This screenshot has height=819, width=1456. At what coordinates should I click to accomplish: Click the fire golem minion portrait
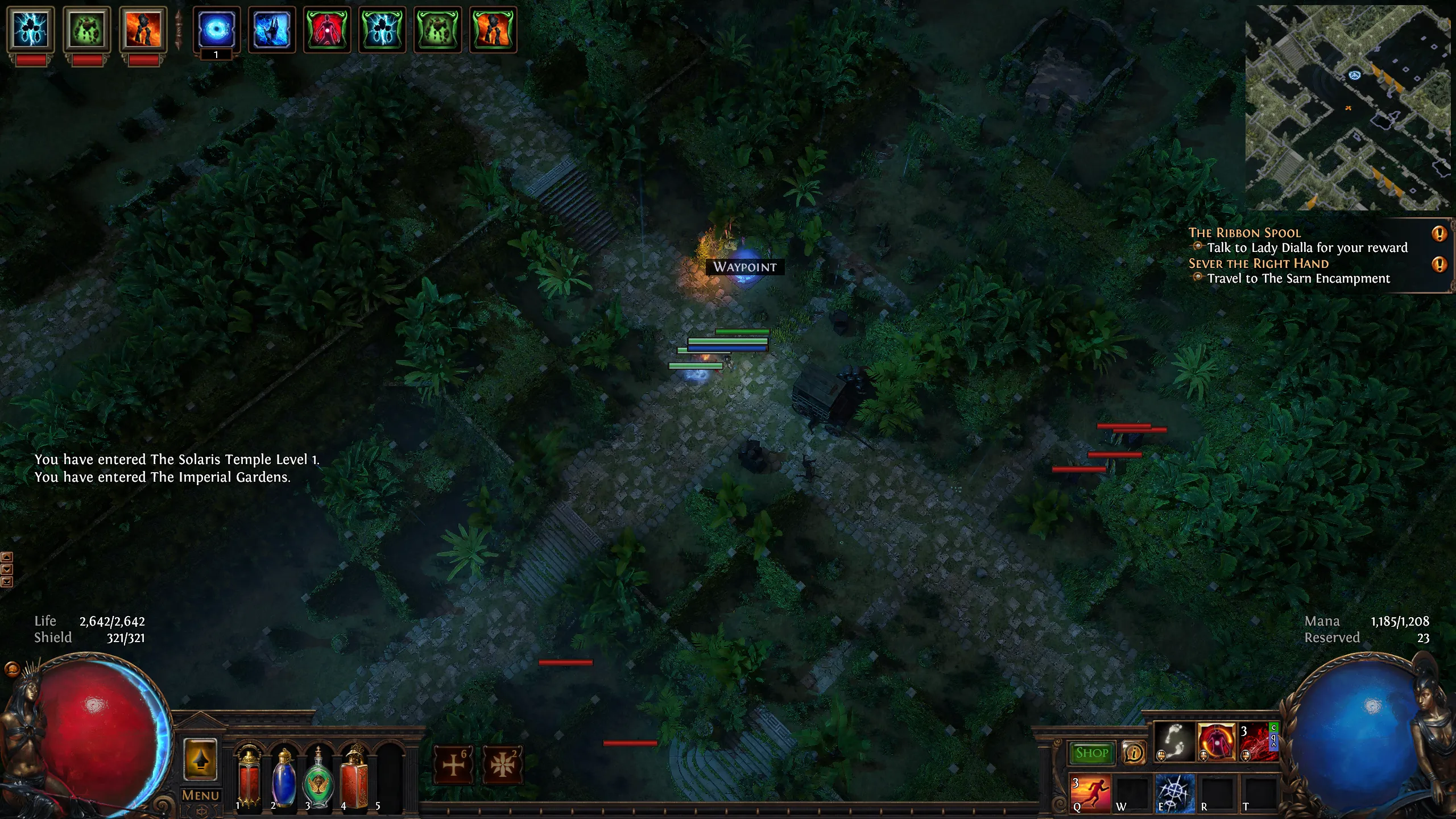tap(143, 30)
